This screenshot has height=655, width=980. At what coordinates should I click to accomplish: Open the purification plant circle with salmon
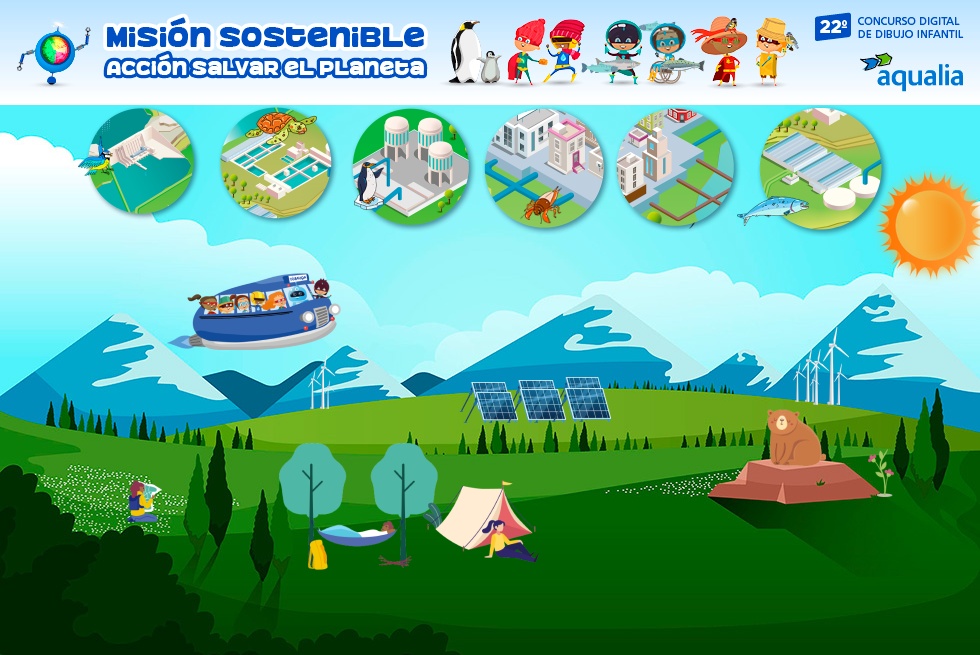coord(820,167)
